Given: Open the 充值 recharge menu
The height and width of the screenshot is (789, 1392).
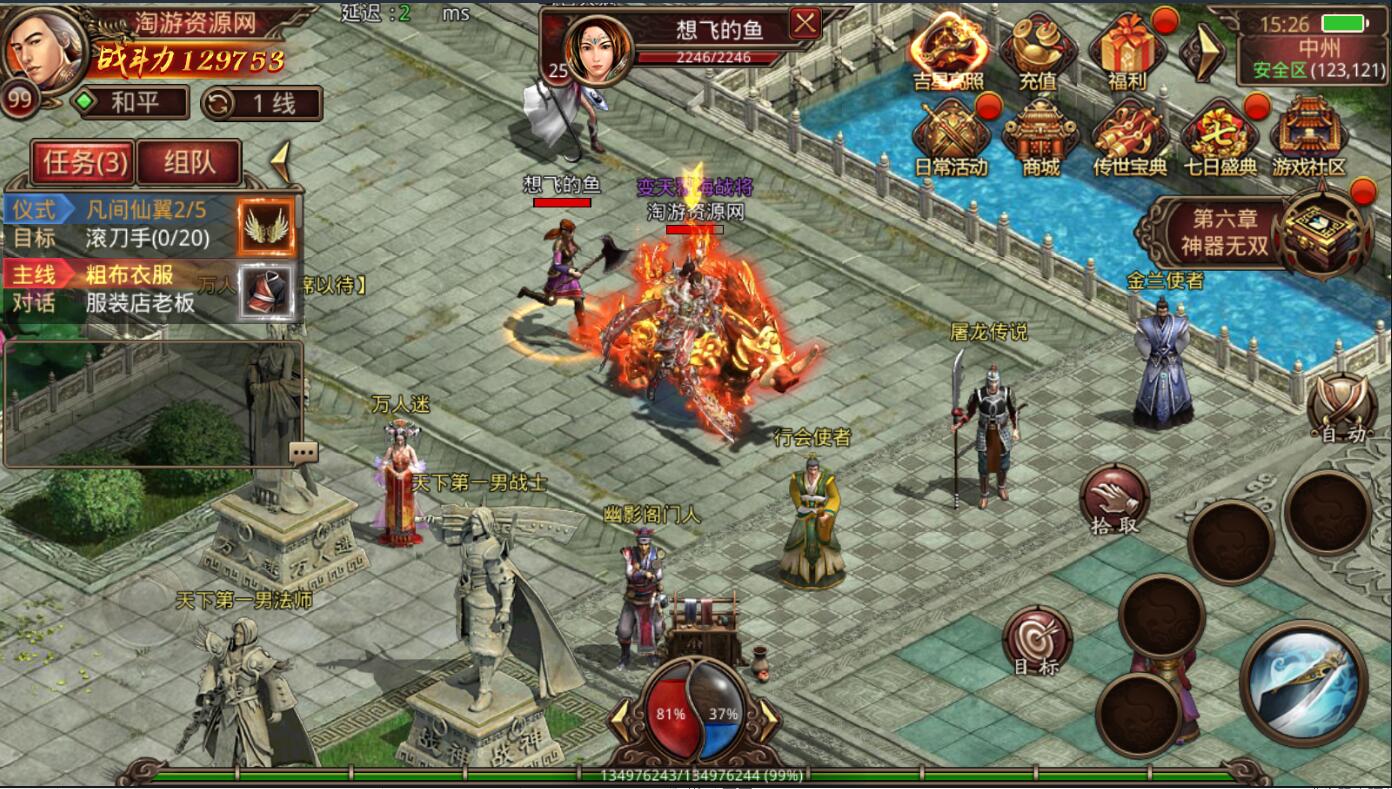Looking at the screenshot, I should (x=1038, y=49).
